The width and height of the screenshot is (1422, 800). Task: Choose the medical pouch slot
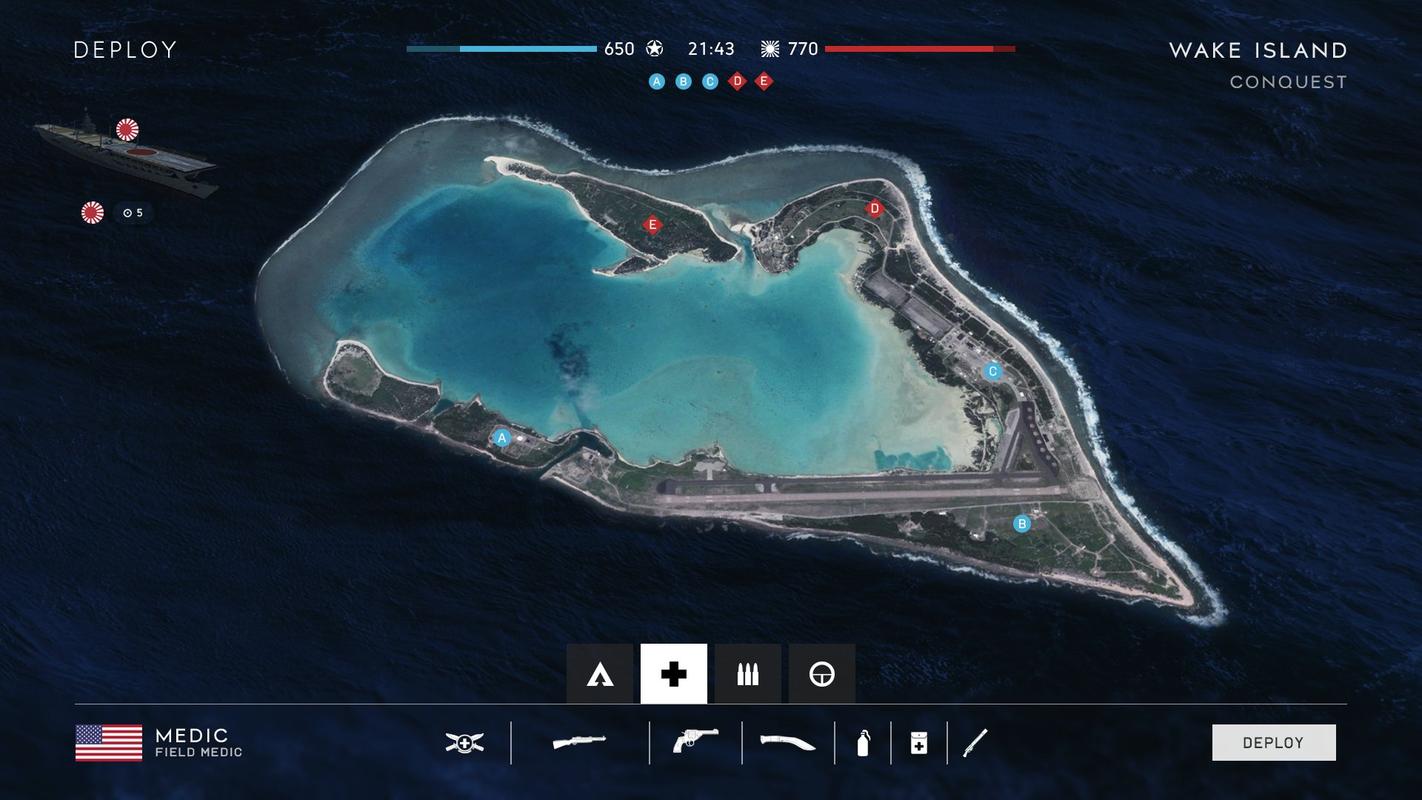click(x=919, y=743)
